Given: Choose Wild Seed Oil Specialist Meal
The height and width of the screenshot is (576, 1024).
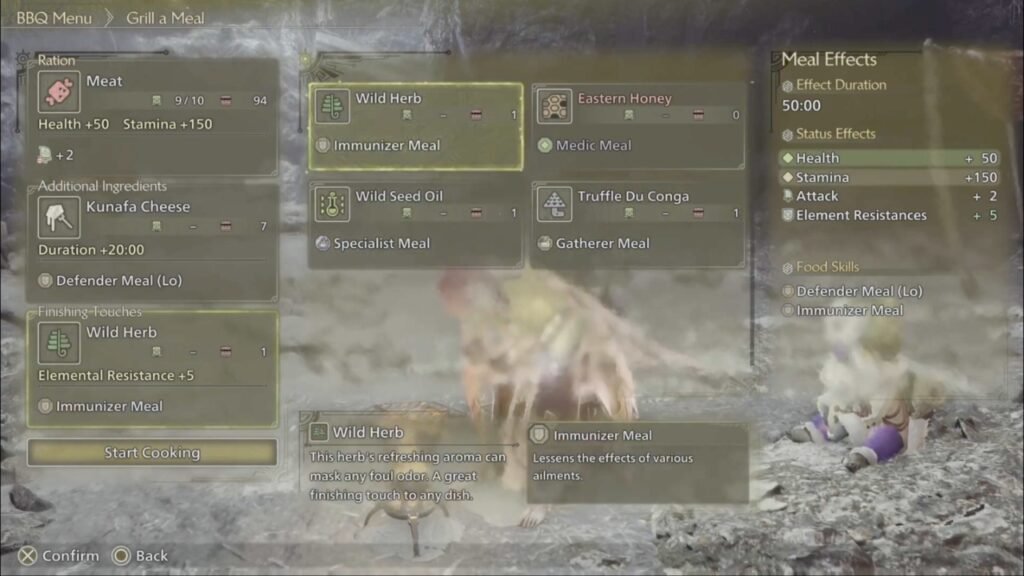Looking at the screenshot, I should click(415, 224).
